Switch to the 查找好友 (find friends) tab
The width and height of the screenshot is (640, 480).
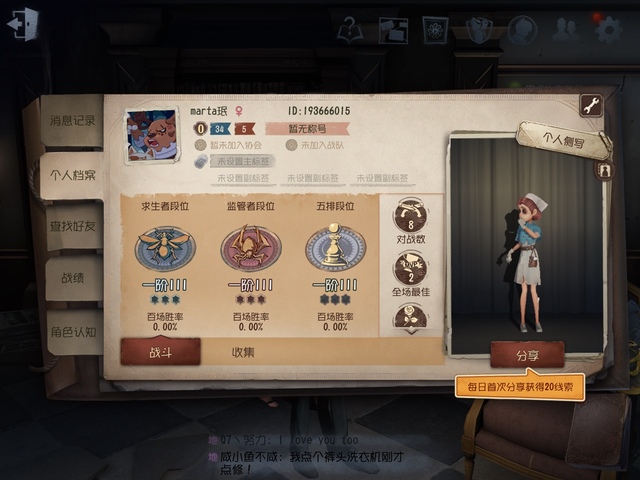[x=73, y=226]
